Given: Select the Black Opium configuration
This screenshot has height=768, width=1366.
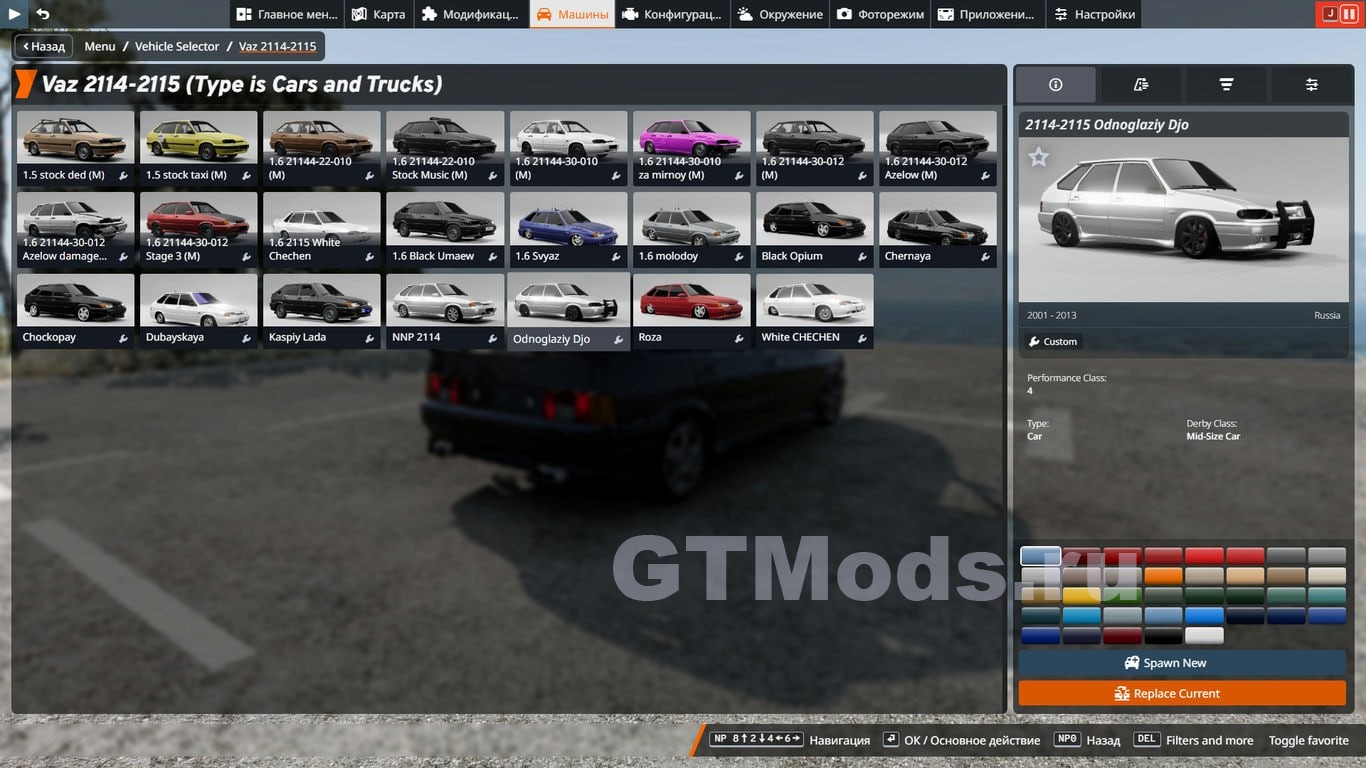Looking at the screenshot, I should 814,229.
